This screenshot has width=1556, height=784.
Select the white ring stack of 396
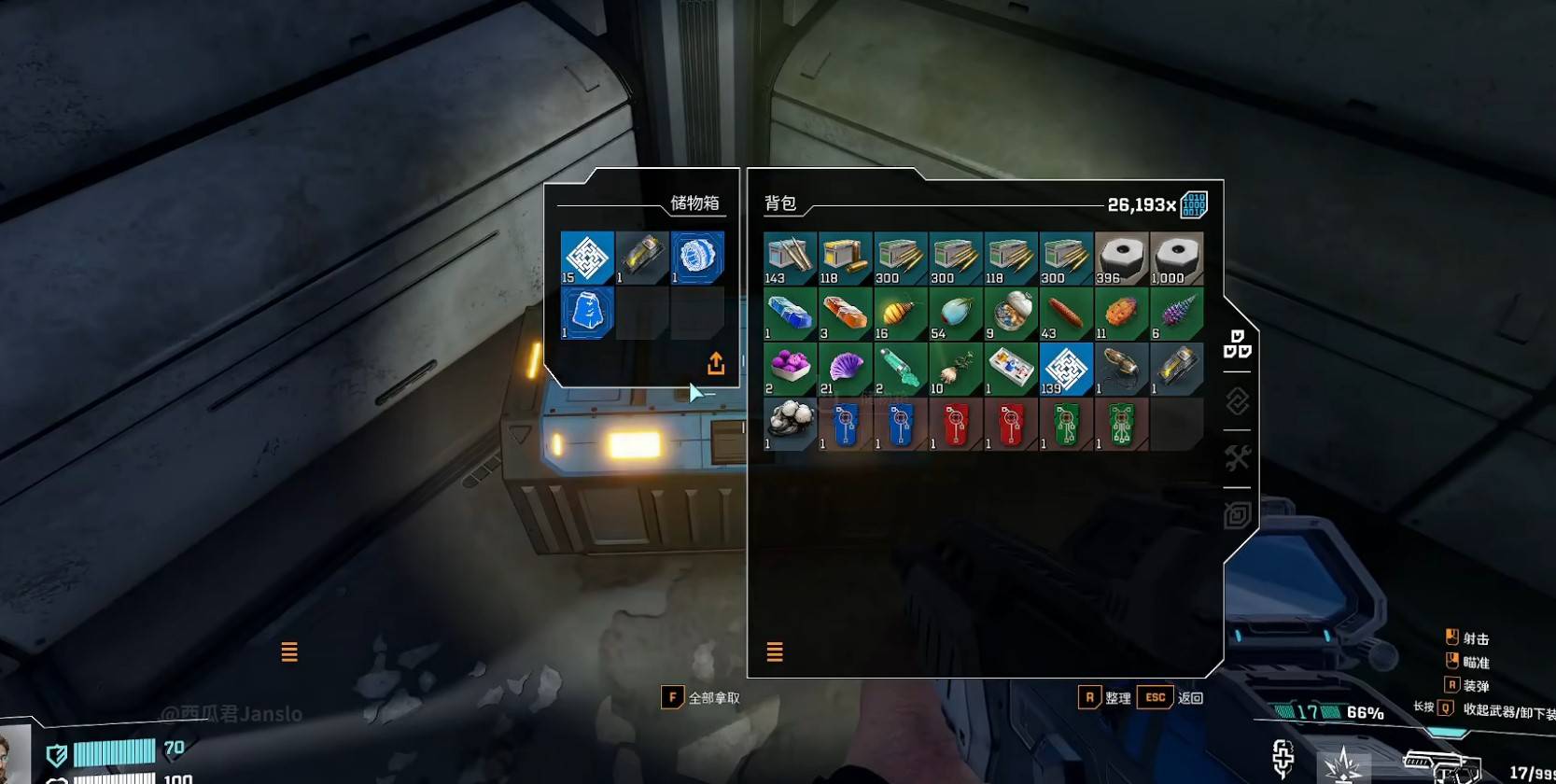tap(1121, 259)
